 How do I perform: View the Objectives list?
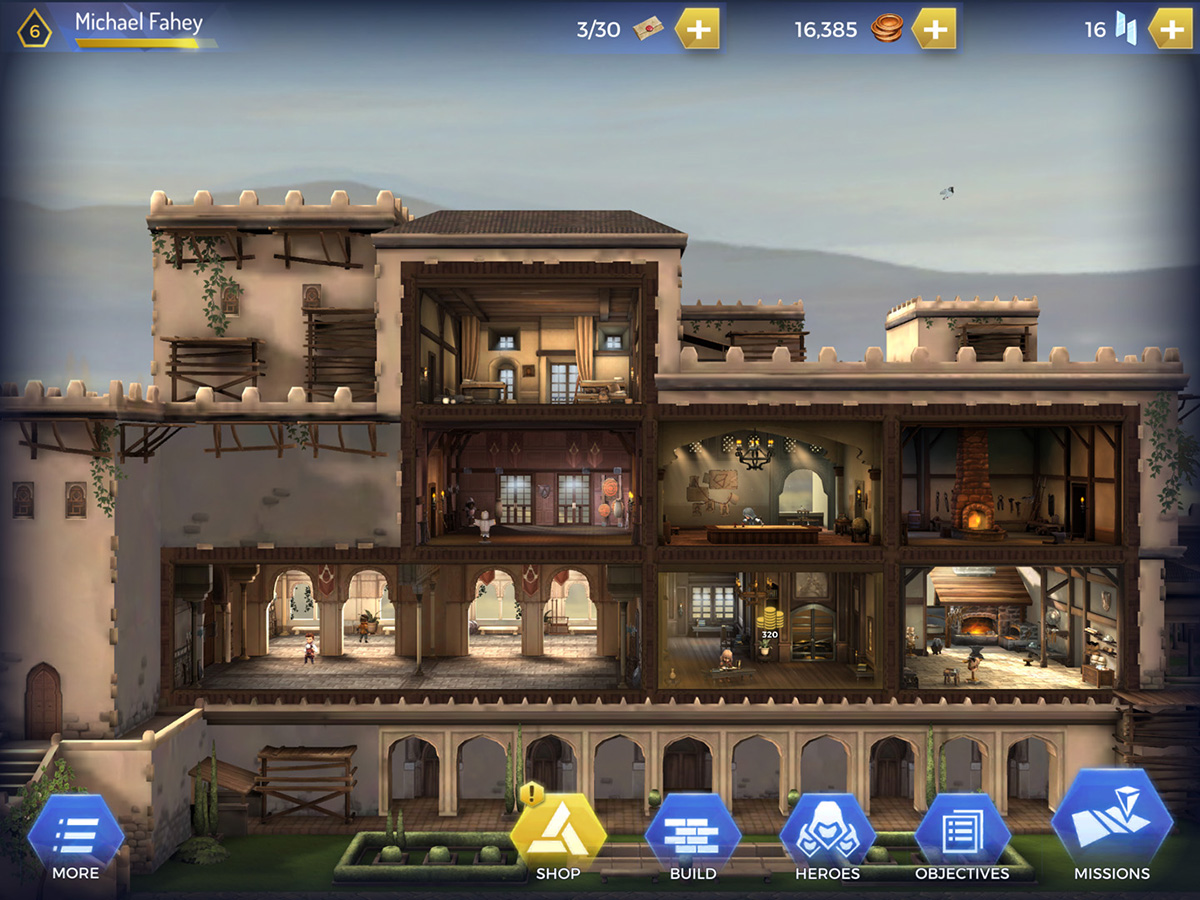[962, 836]
